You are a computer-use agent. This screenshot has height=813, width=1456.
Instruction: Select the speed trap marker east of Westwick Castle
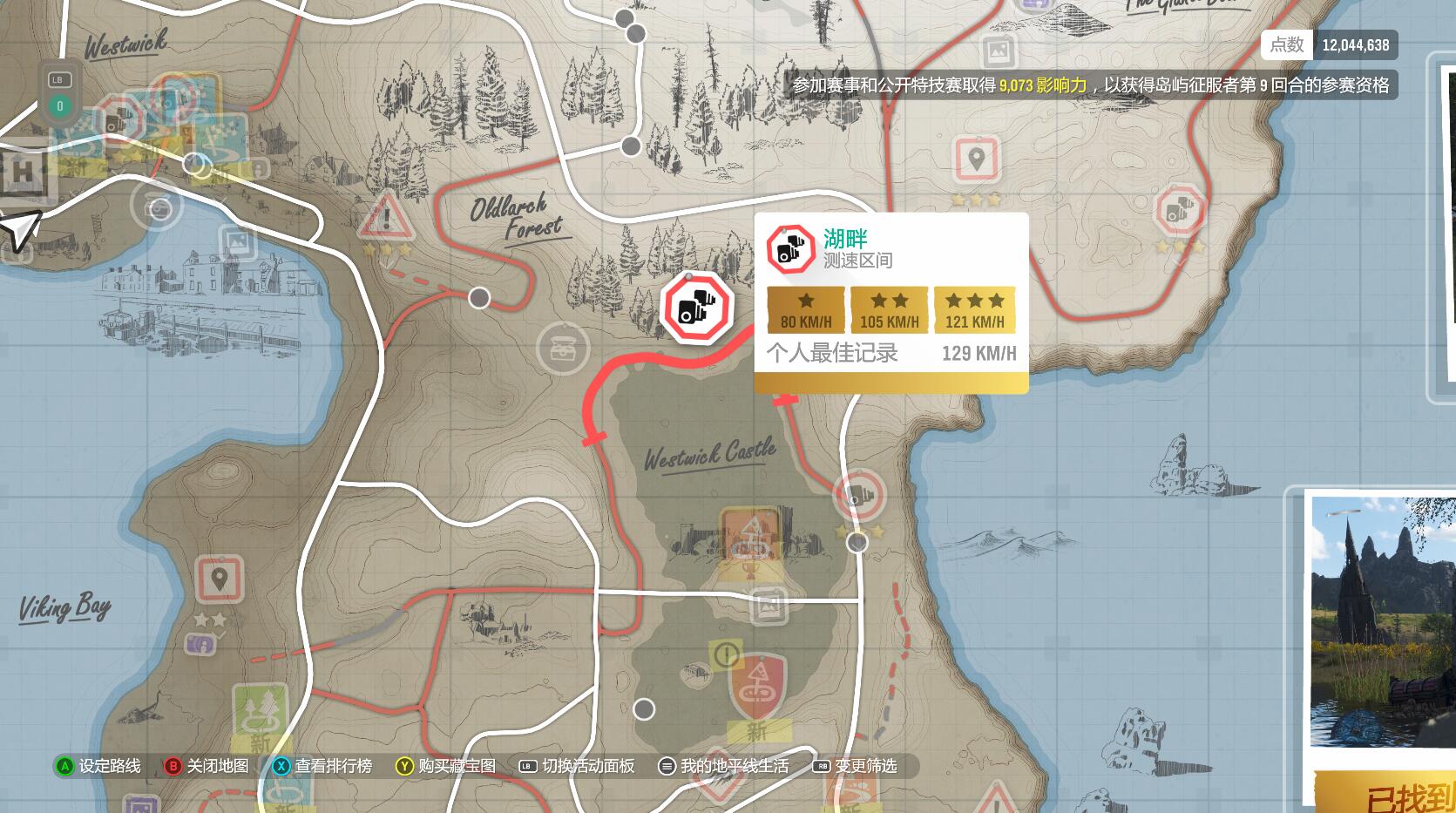(x=860, y=495)
